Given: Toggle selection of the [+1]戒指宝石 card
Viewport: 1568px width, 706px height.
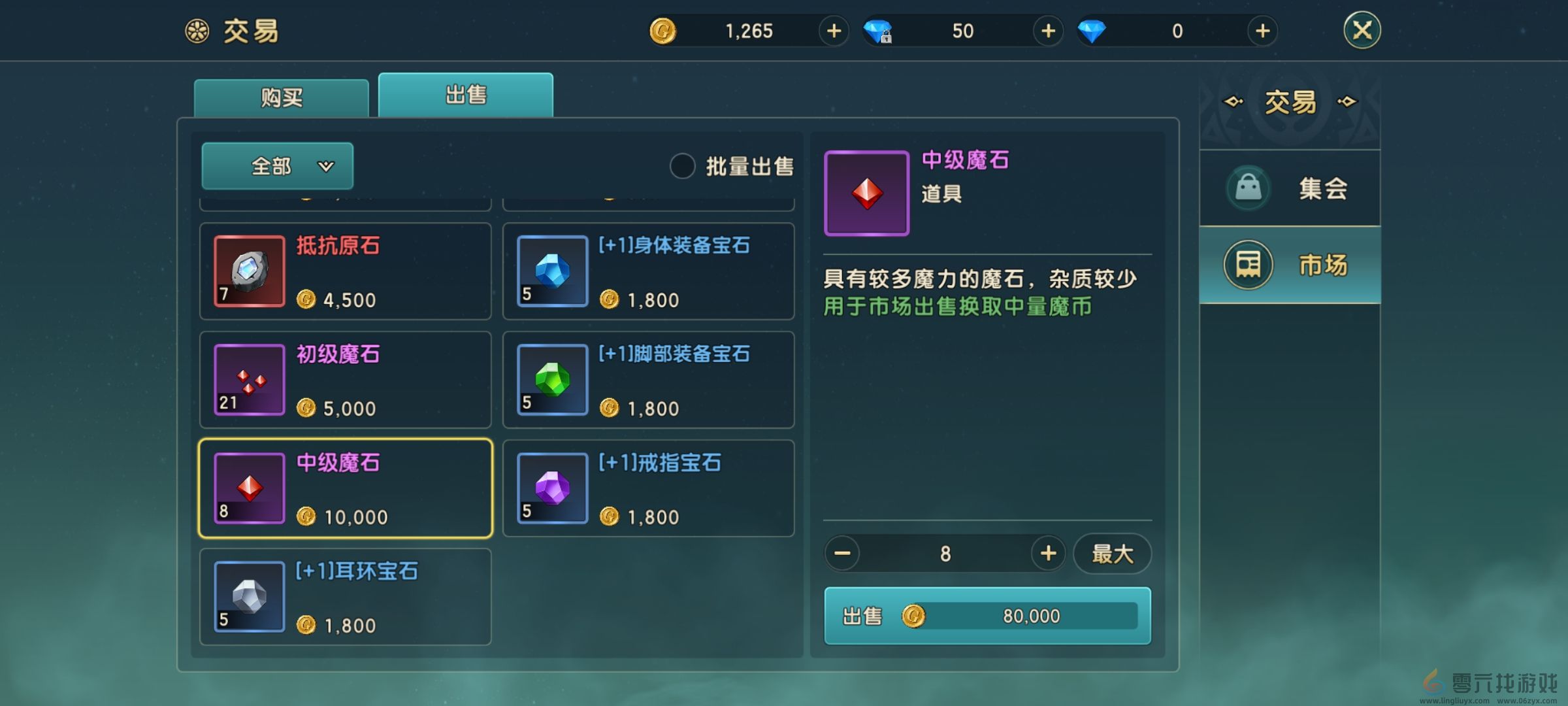Looking at the screenshot, I should point(649,488).
